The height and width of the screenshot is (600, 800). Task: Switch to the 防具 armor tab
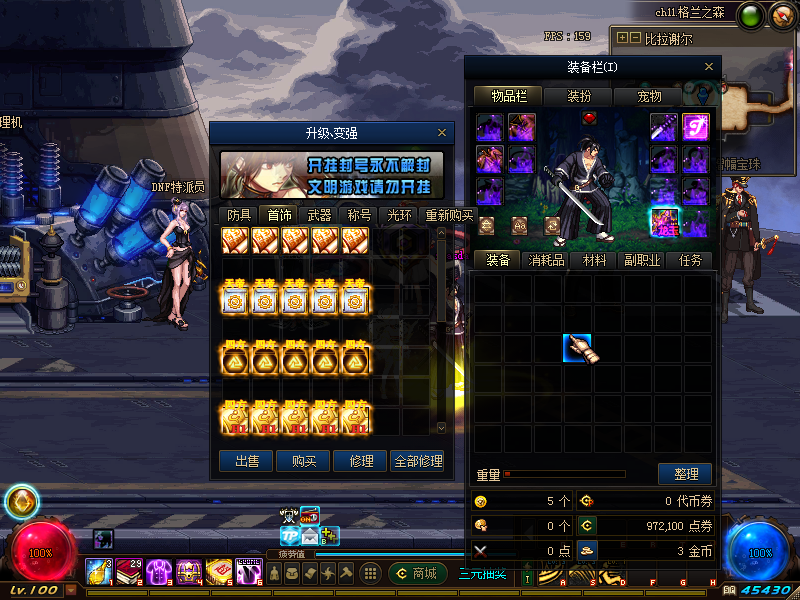pyautogui.click(x=239, y=214)
